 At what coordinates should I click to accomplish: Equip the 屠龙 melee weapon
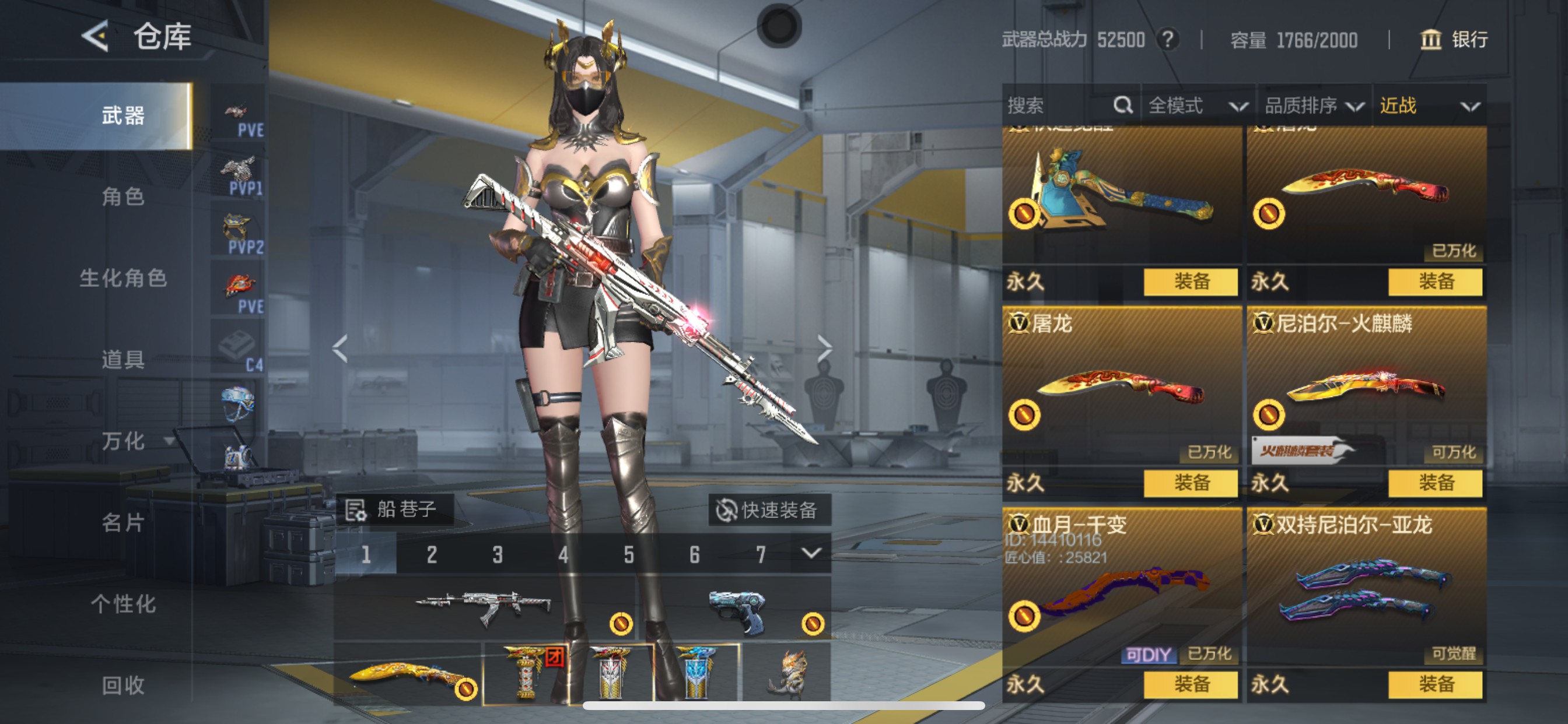coord(1191,483)
